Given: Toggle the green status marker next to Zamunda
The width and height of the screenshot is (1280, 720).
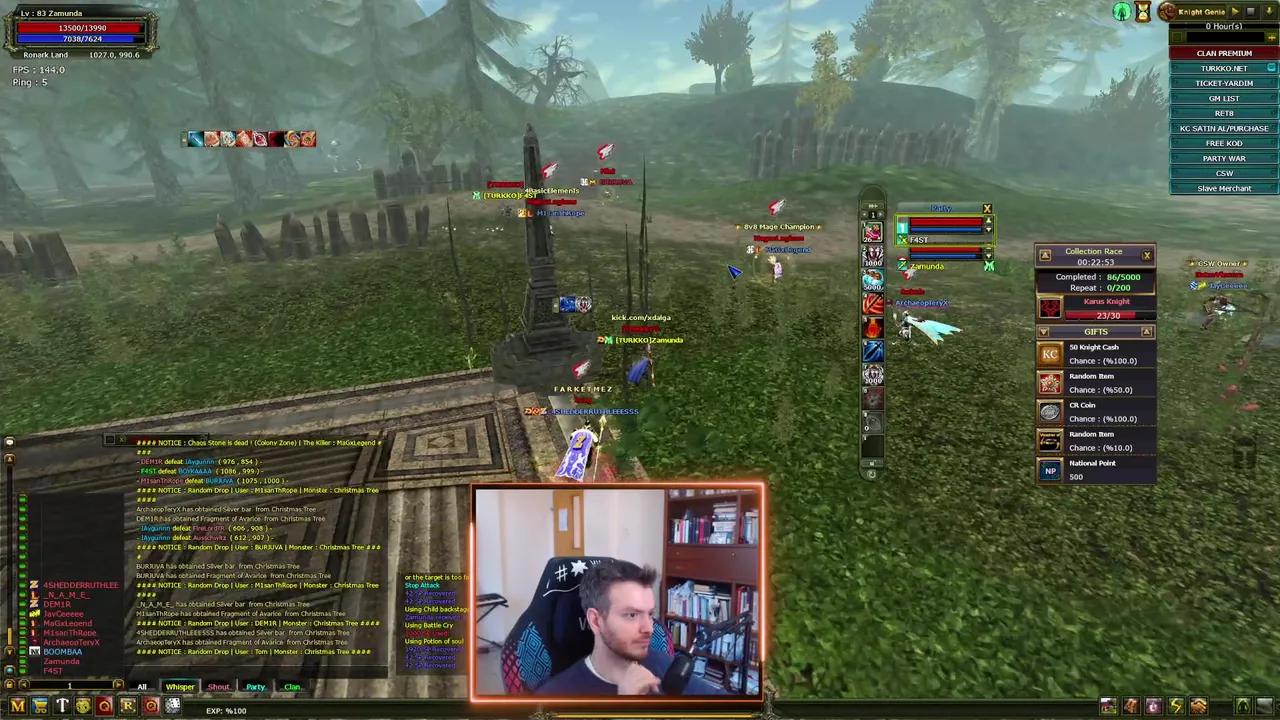Looking at the screenshot, I should [988, 266].
